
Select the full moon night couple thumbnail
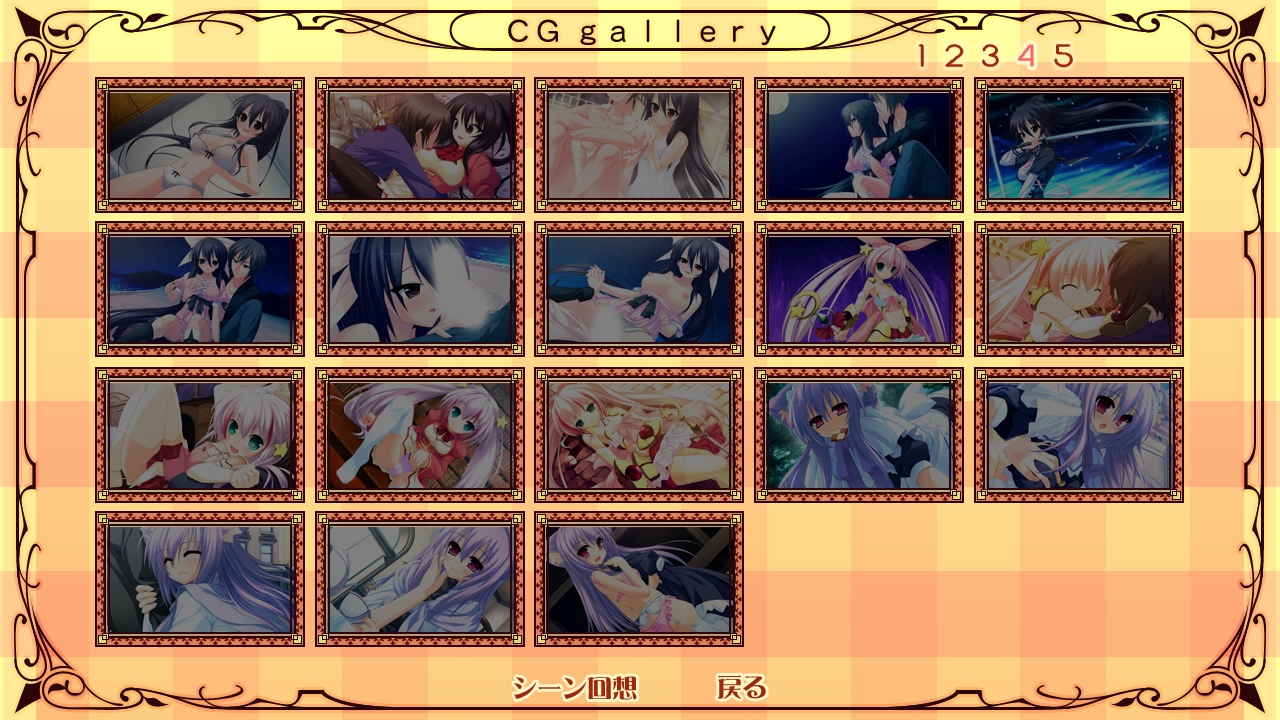[859, 145]
